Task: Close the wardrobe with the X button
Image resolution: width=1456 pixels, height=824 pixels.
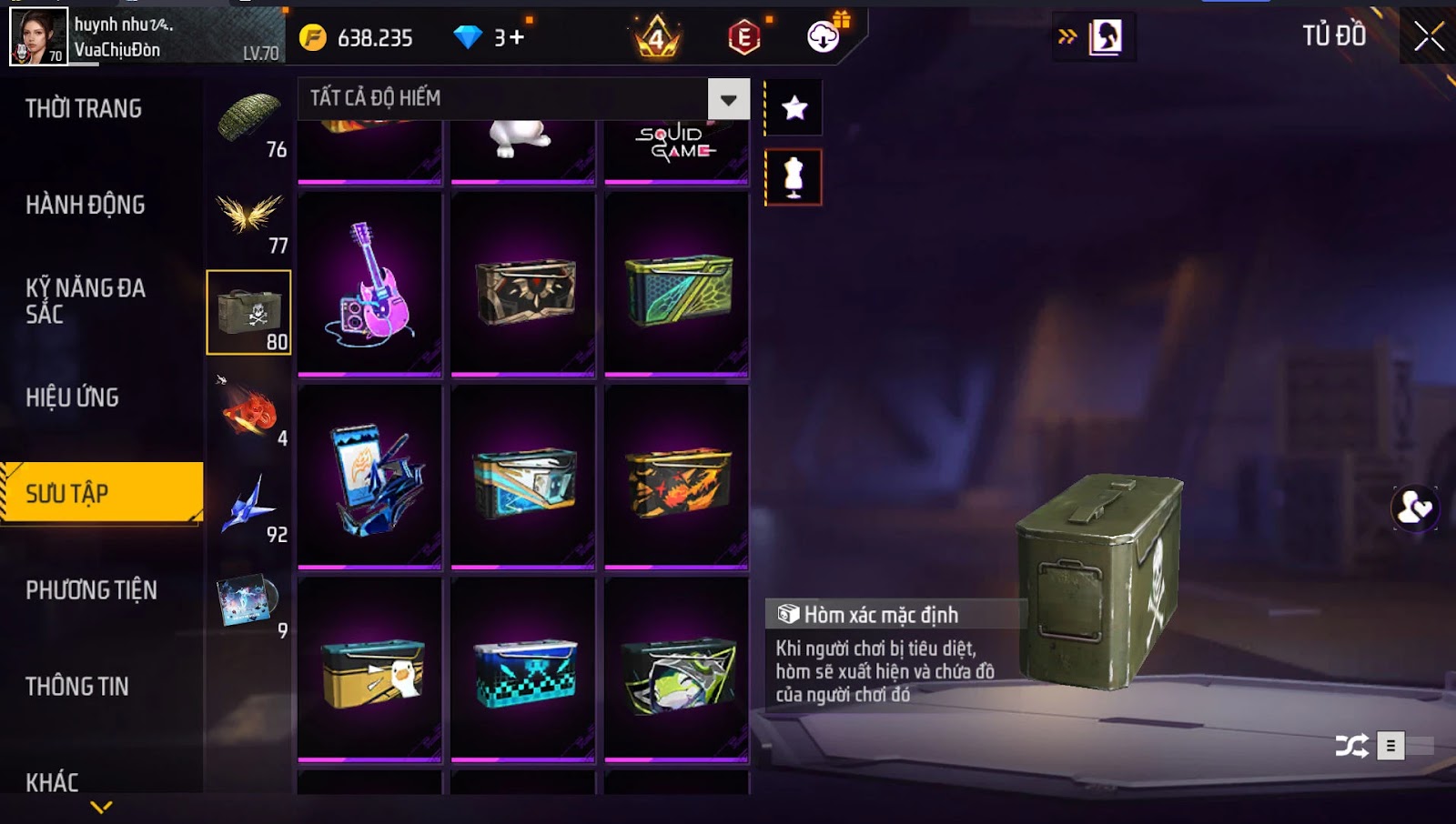Action: coord(1429,36)
